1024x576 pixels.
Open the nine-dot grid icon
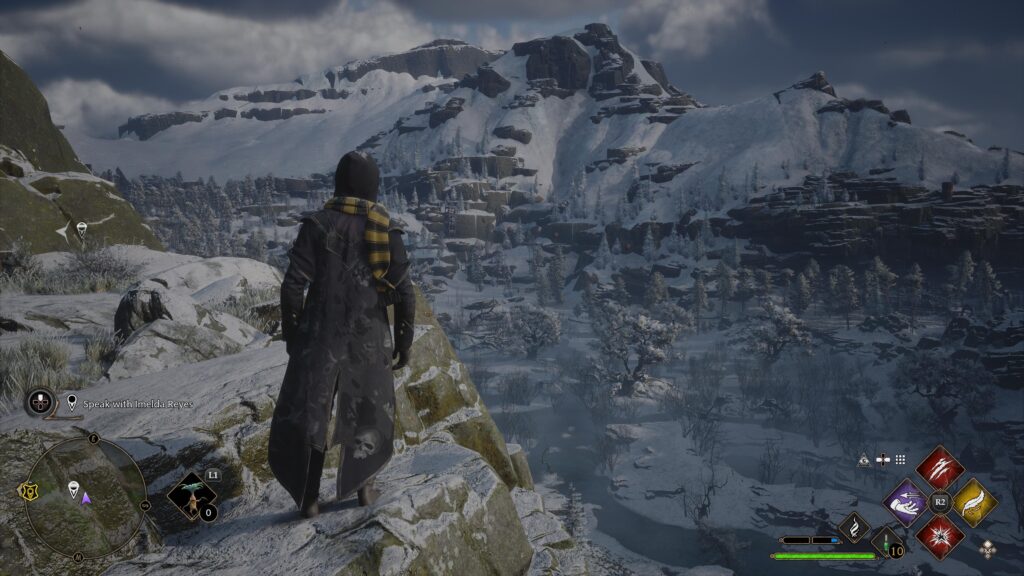[x=900, y=460]
